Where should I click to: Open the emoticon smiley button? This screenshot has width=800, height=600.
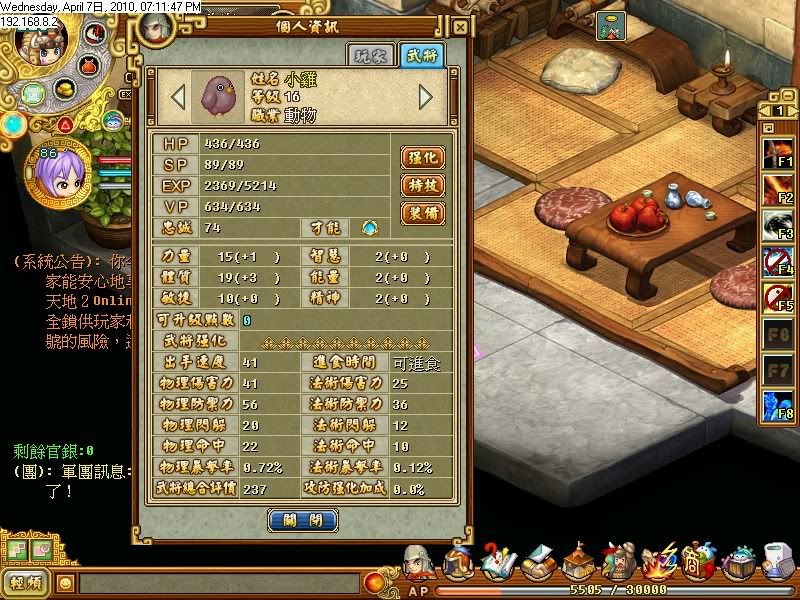(x=65, y=583)
